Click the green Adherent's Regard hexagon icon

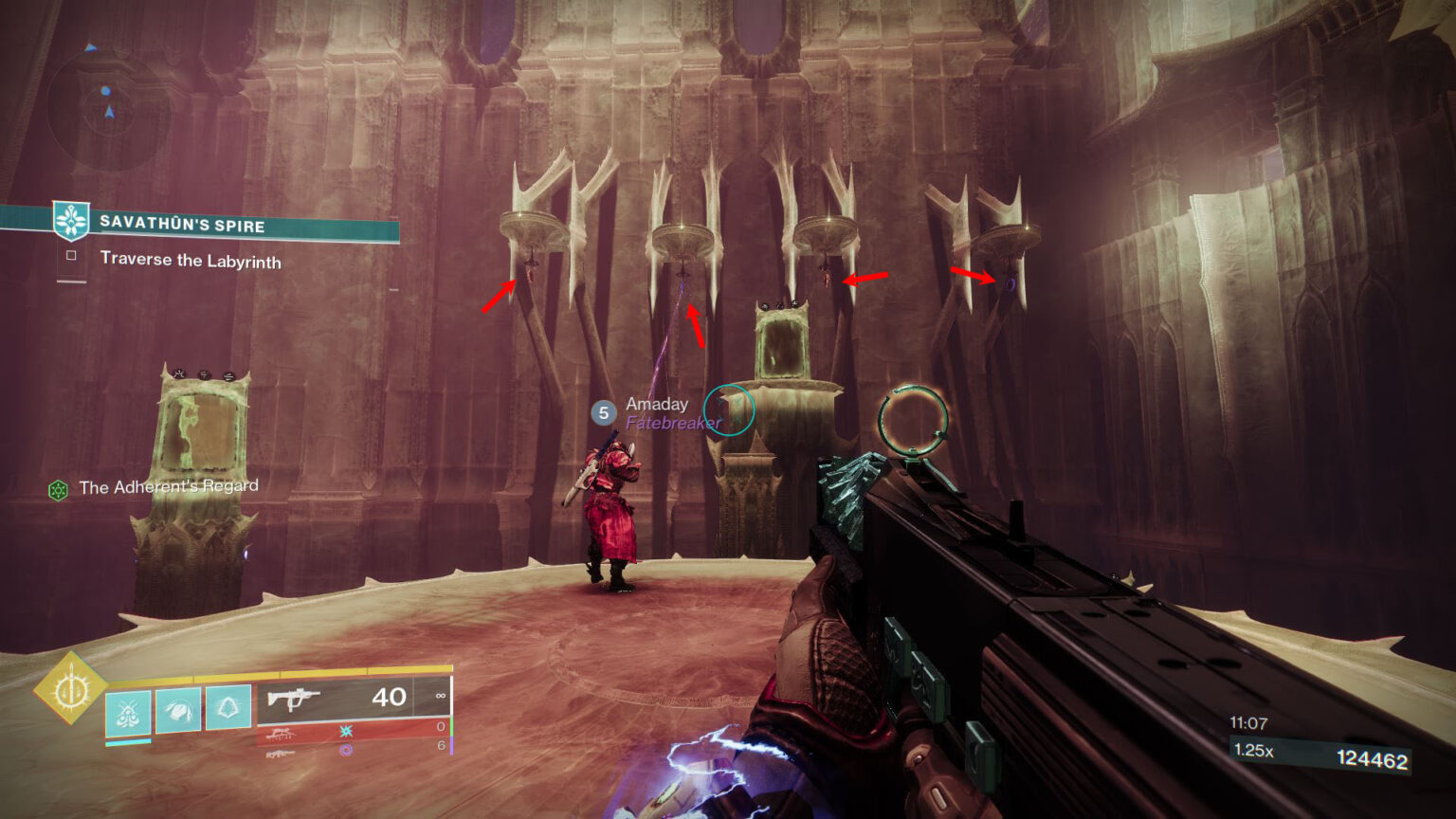click(x=59, y=489)
